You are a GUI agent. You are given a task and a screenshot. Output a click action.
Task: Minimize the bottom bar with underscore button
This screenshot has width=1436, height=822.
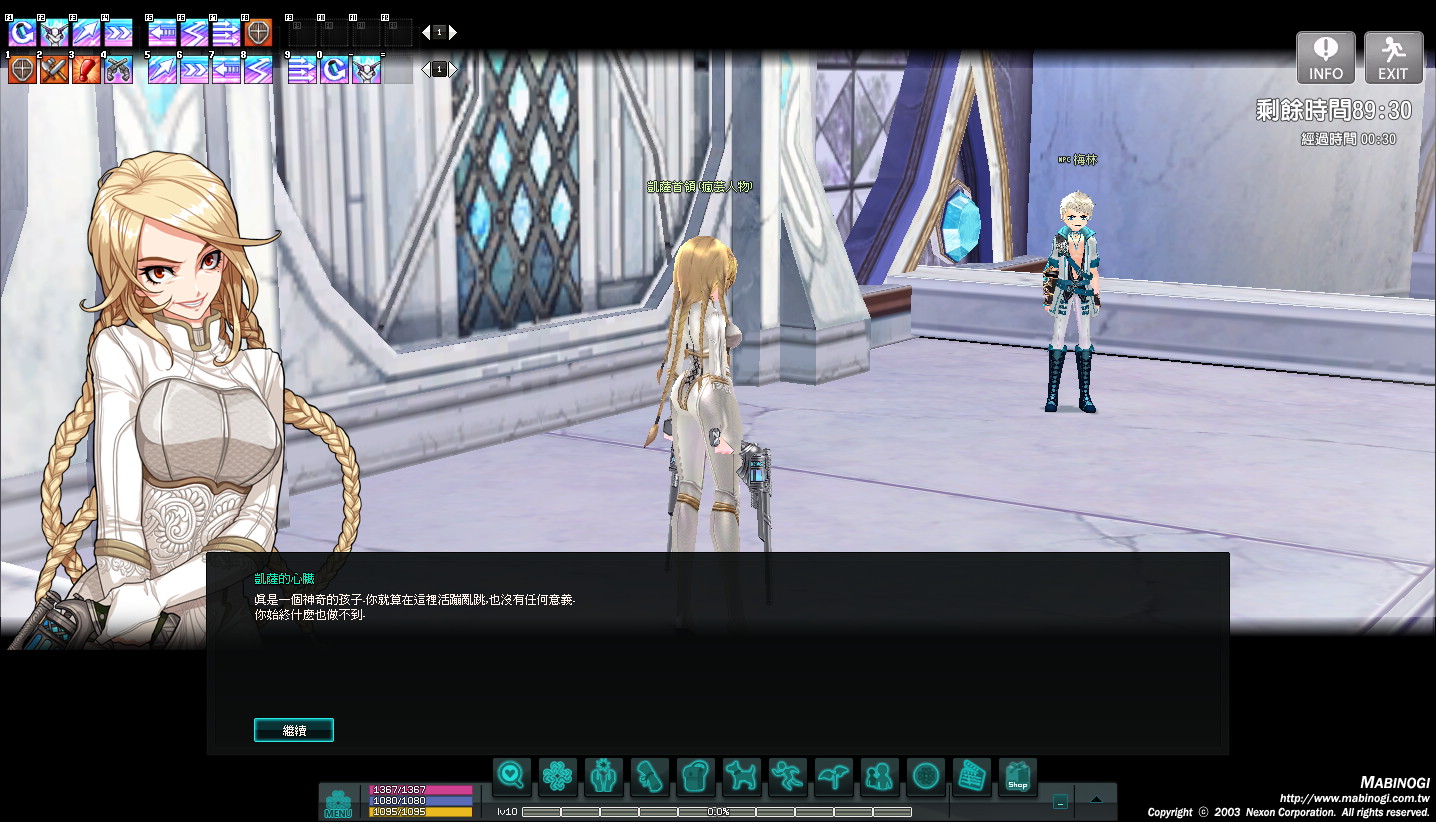click(1060, 801)
